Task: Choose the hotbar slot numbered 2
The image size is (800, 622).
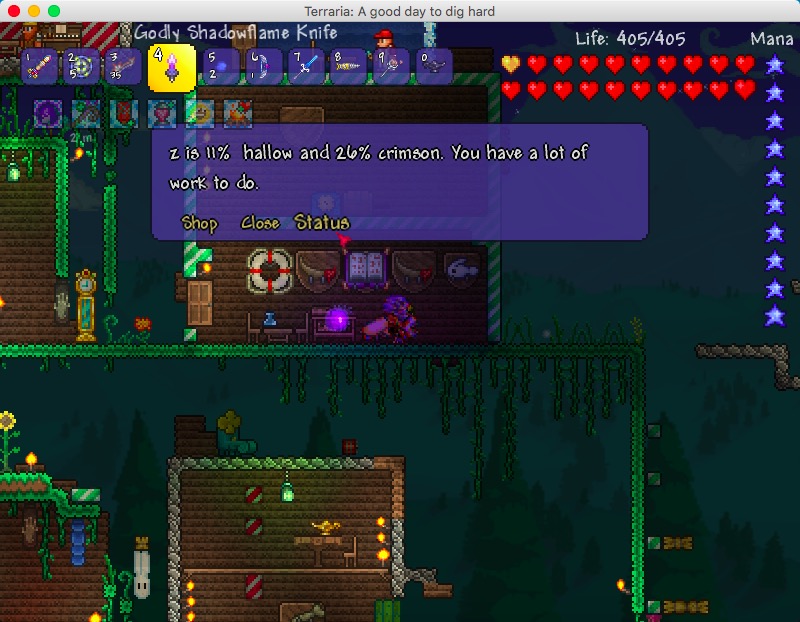Action: tap(80, 67)
